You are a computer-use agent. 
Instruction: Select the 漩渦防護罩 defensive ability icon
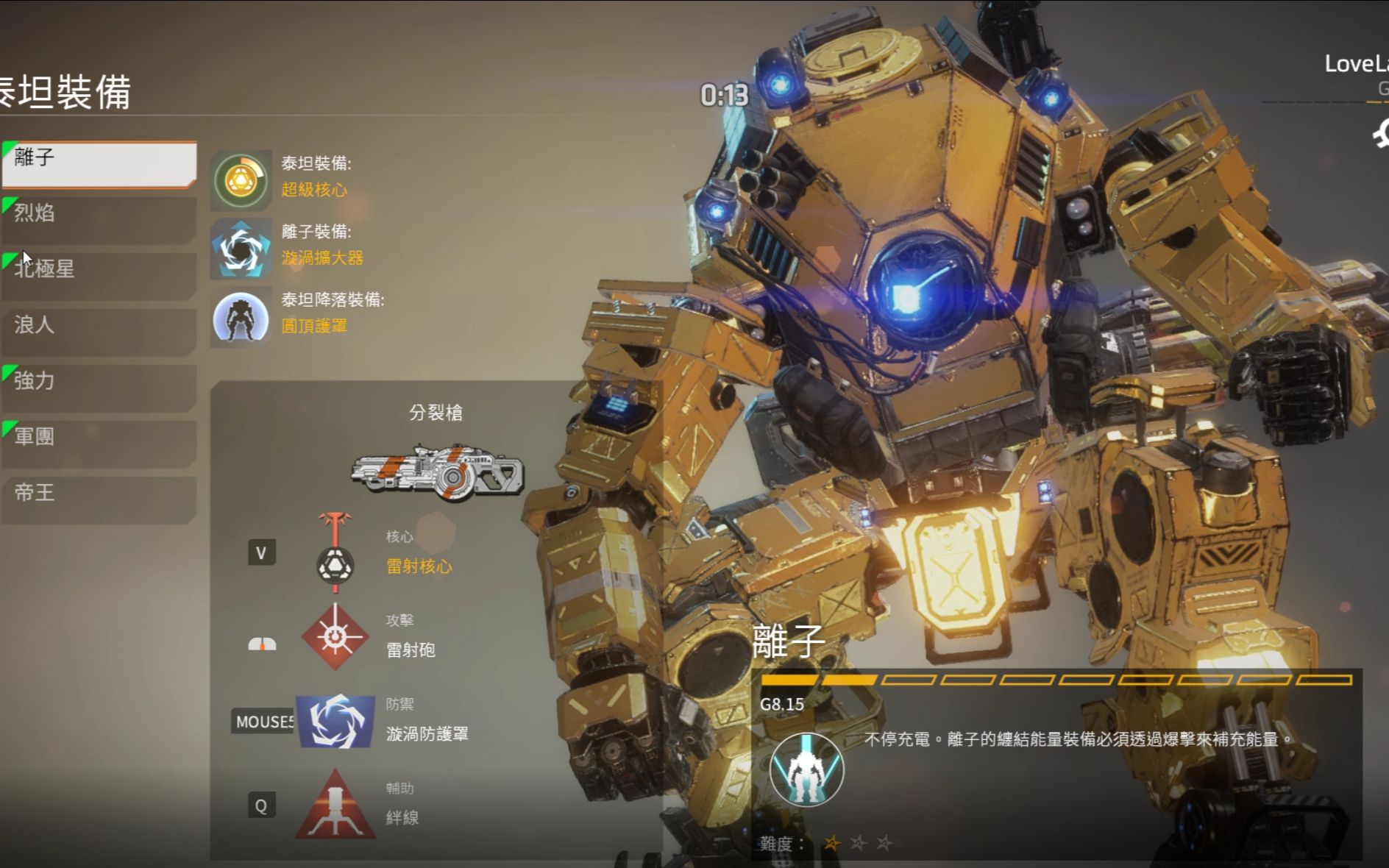(x=335, y=721)
